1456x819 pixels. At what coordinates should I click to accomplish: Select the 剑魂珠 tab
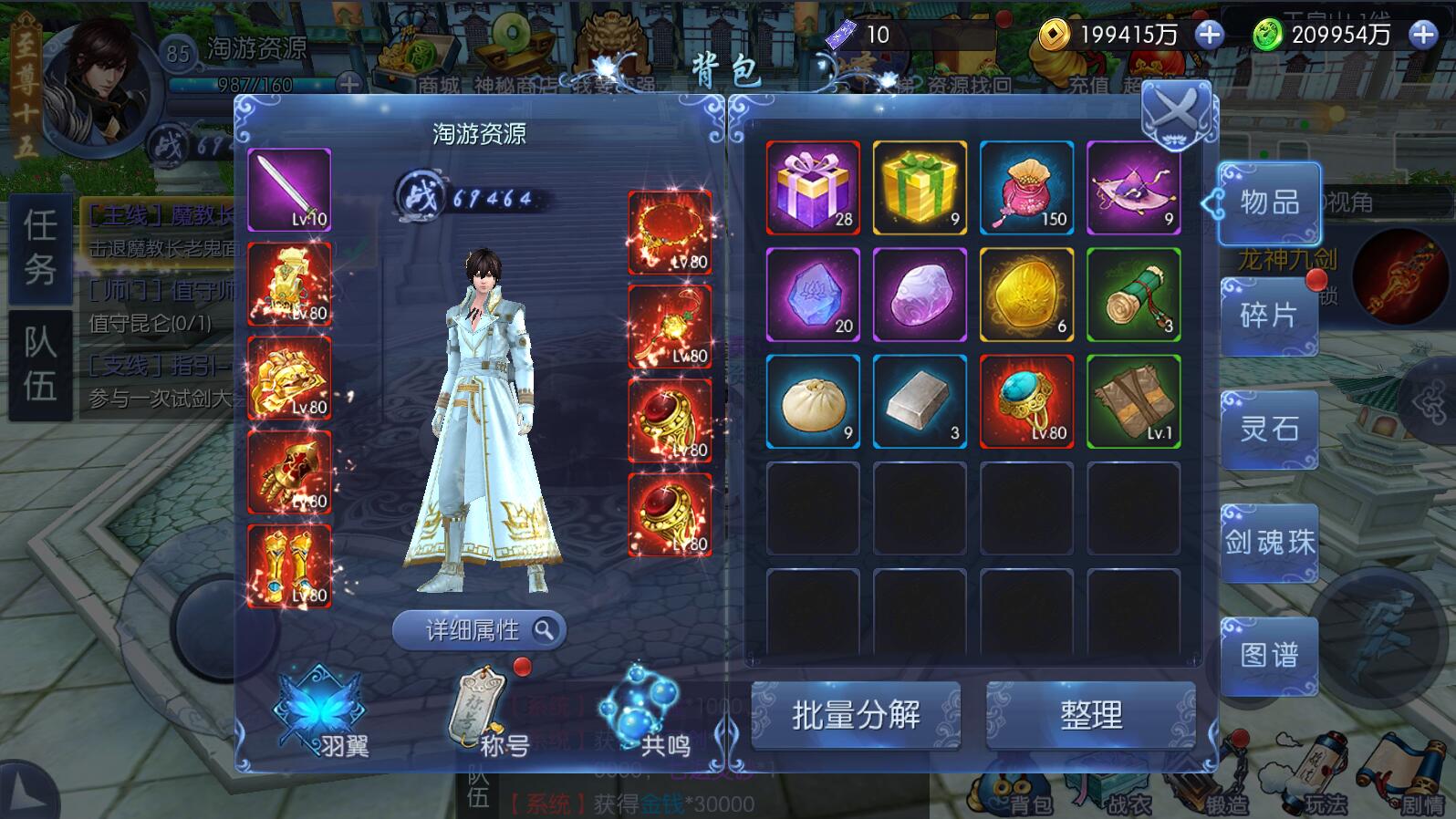(1269, 543)
